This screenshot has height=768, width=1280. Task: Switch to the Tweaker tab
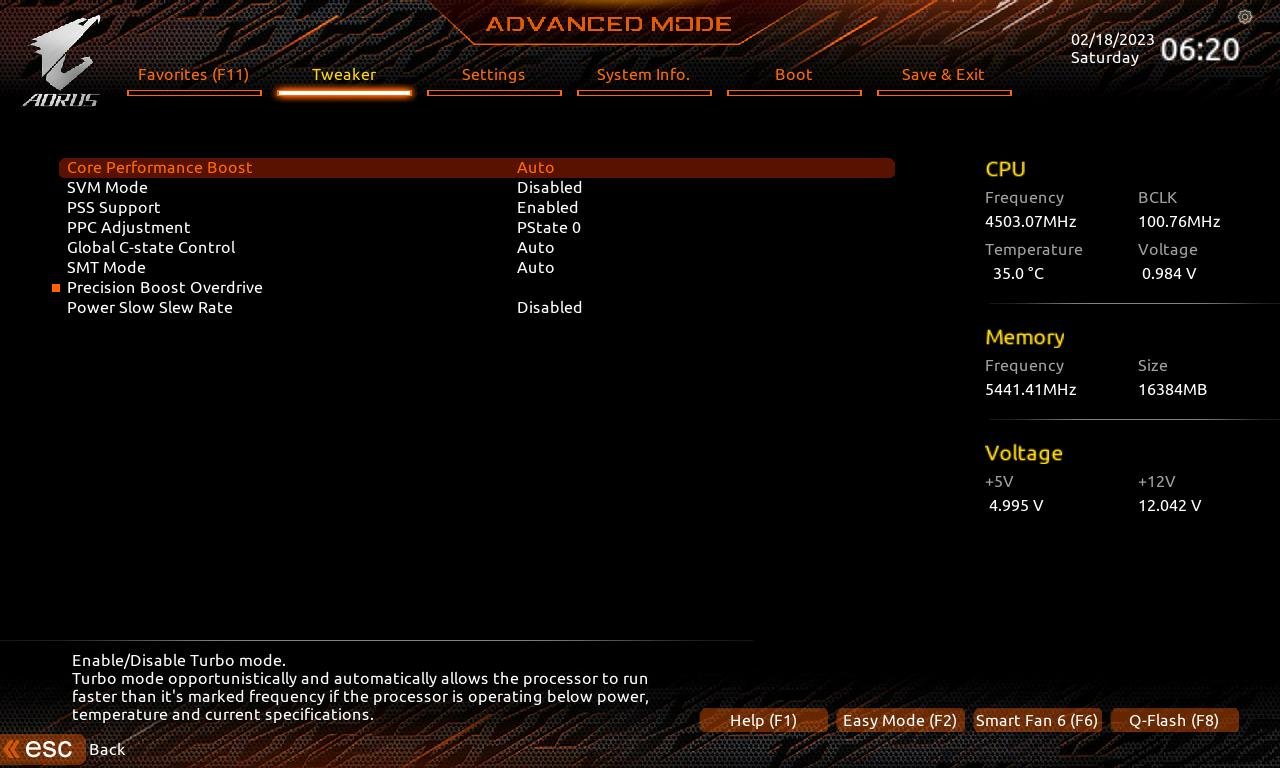pyautogui.click(x=344, y=74)
